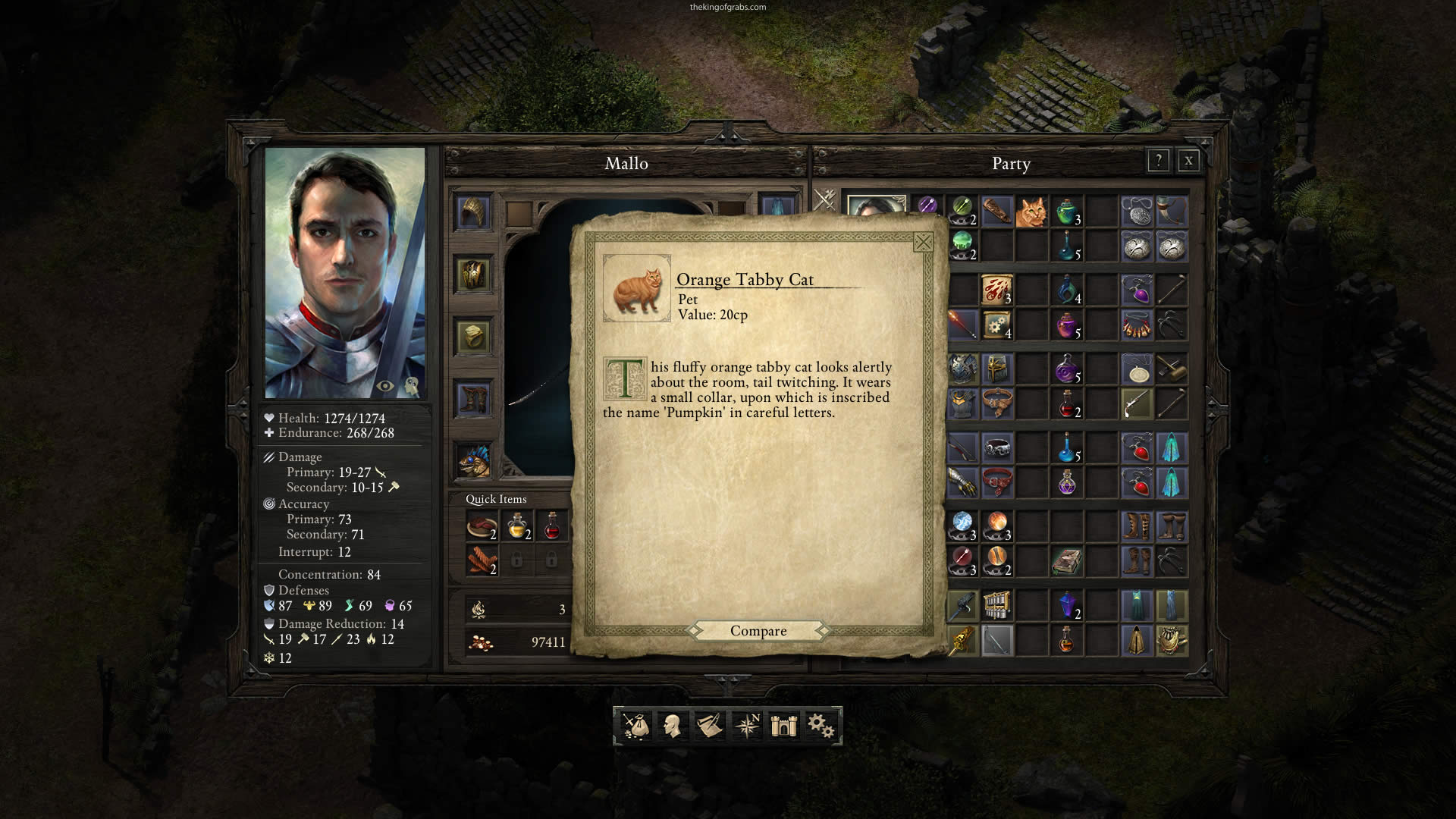Open the stronghold castle icon
The height and width of the screenshot is (819, 1456).
click(784, 726)
